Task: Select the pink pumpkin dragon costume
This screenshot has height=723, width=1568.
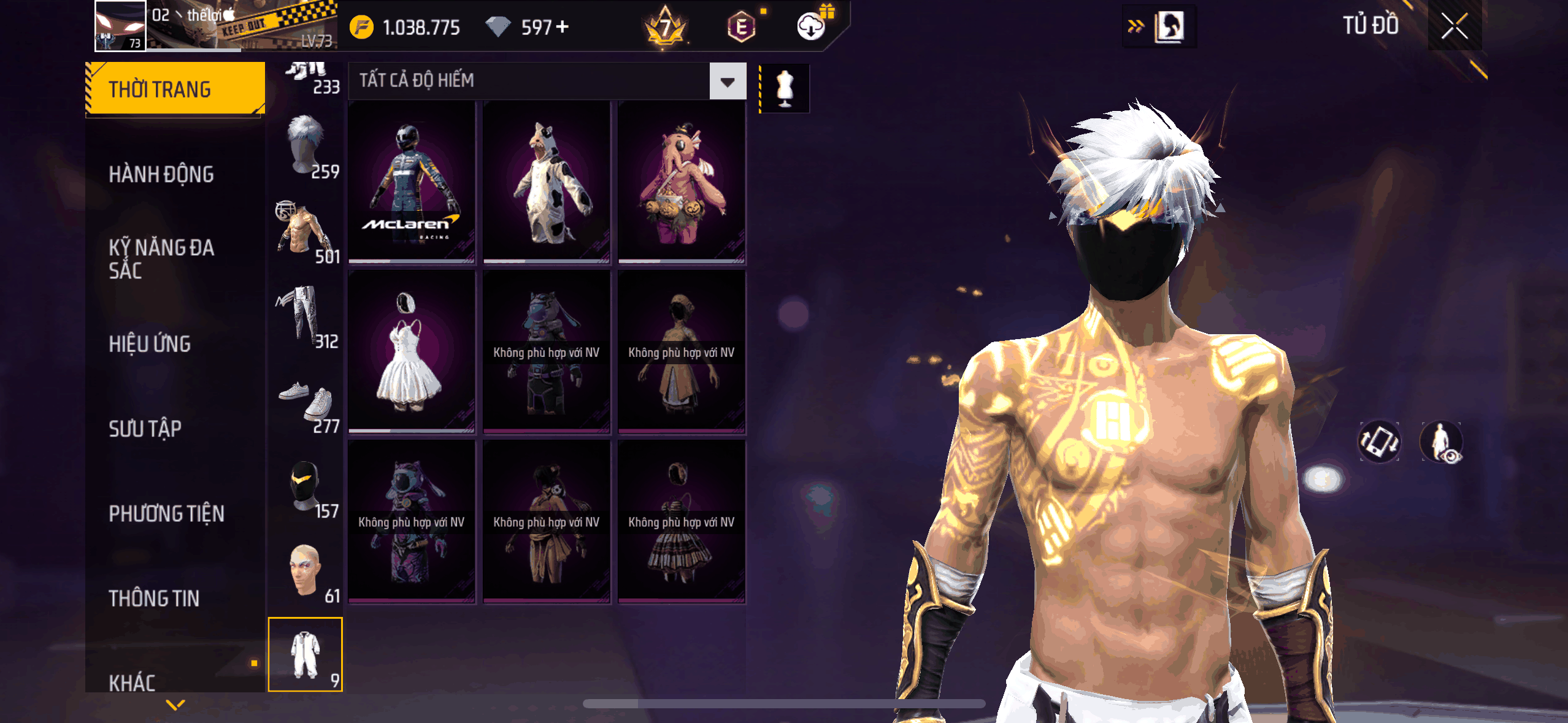Action: (682, 183)
